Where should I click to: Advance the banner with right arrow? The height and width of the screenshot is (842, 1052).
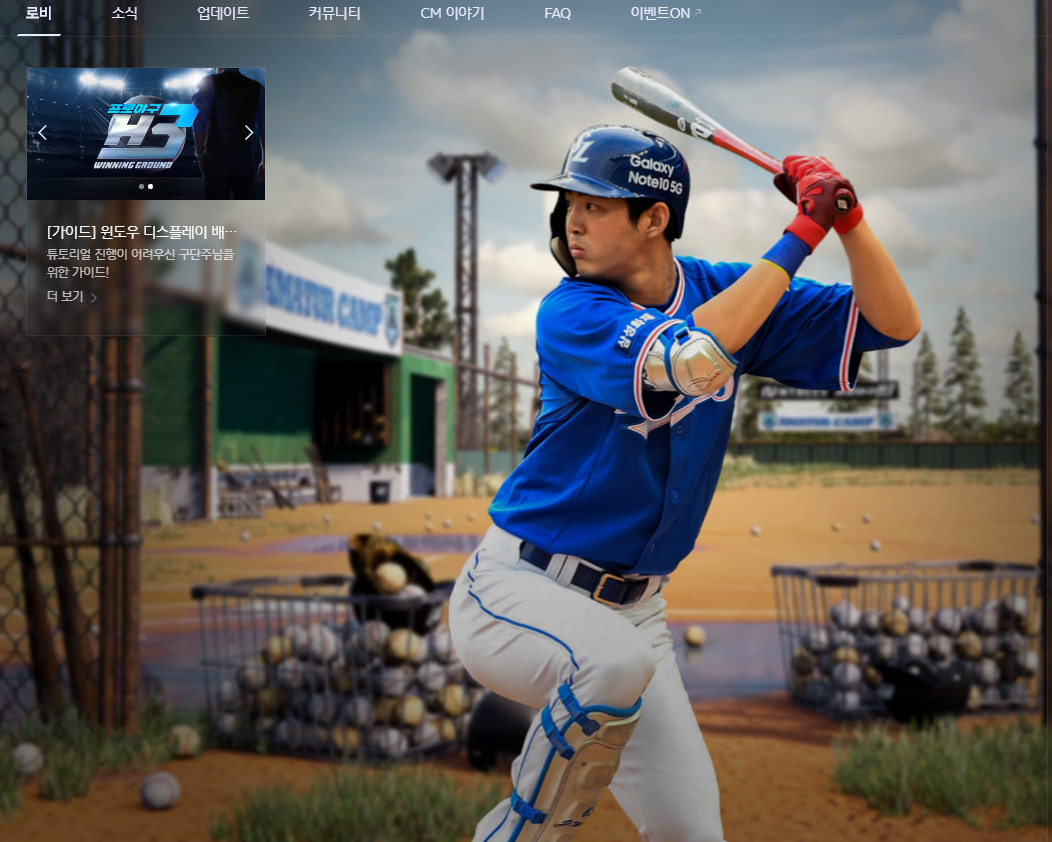click(x=249, y=133)
